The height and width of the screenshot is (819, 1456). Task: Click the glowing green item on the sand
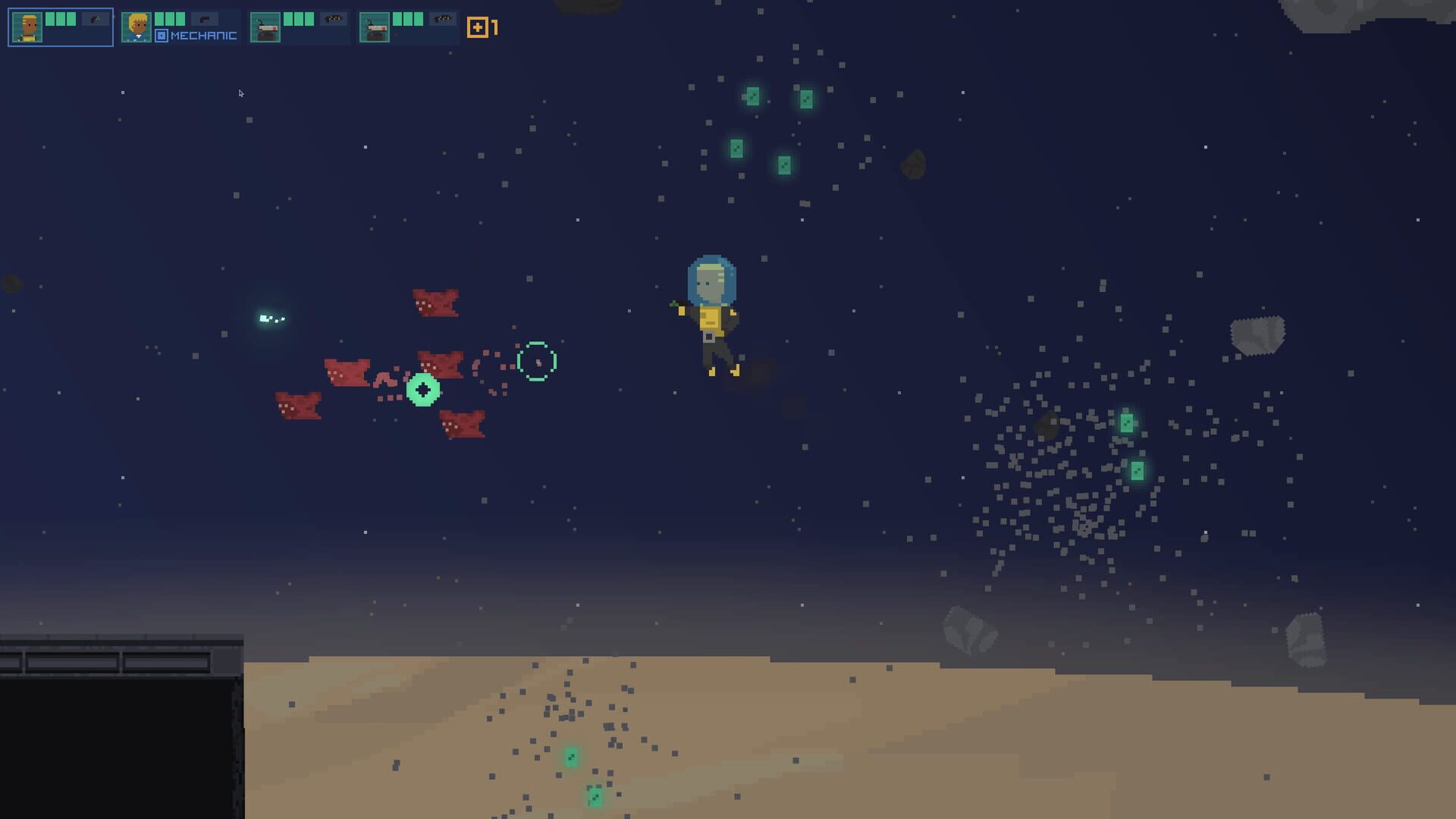click(x=570, y=755)
